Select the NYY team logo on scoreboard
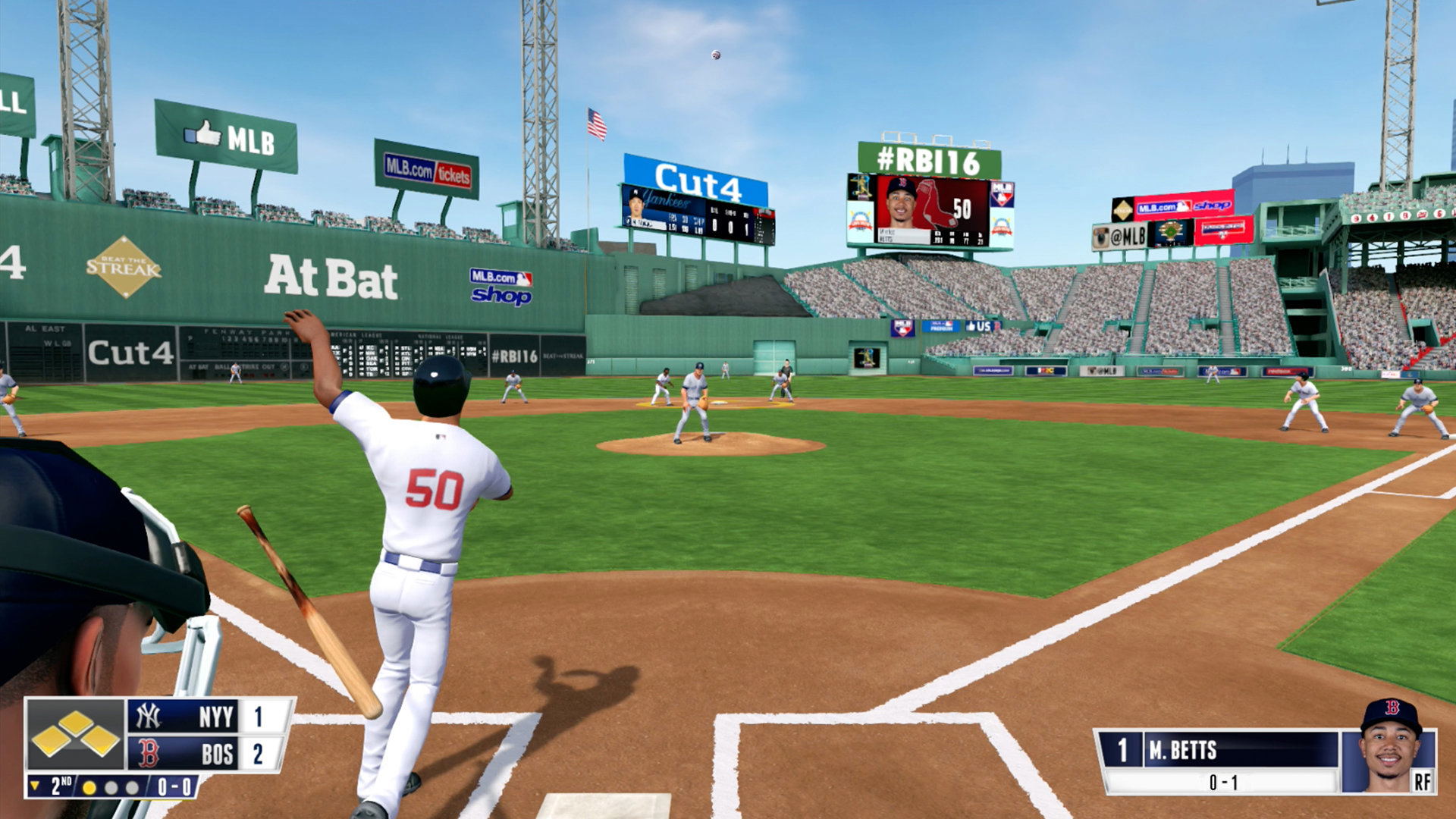1456x819 pixels. [149, 716]
